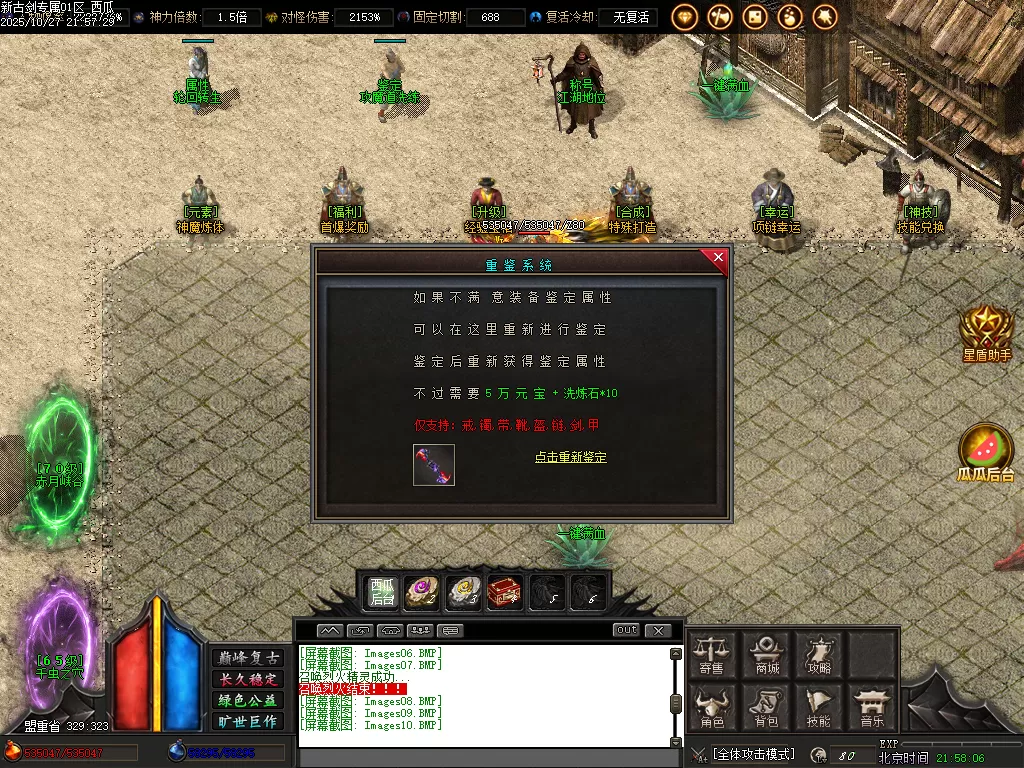Select the weapon item slot in re-appraisal dialog
The height and width of the screenshot is (768, 1024).
[x=434, y=466]
